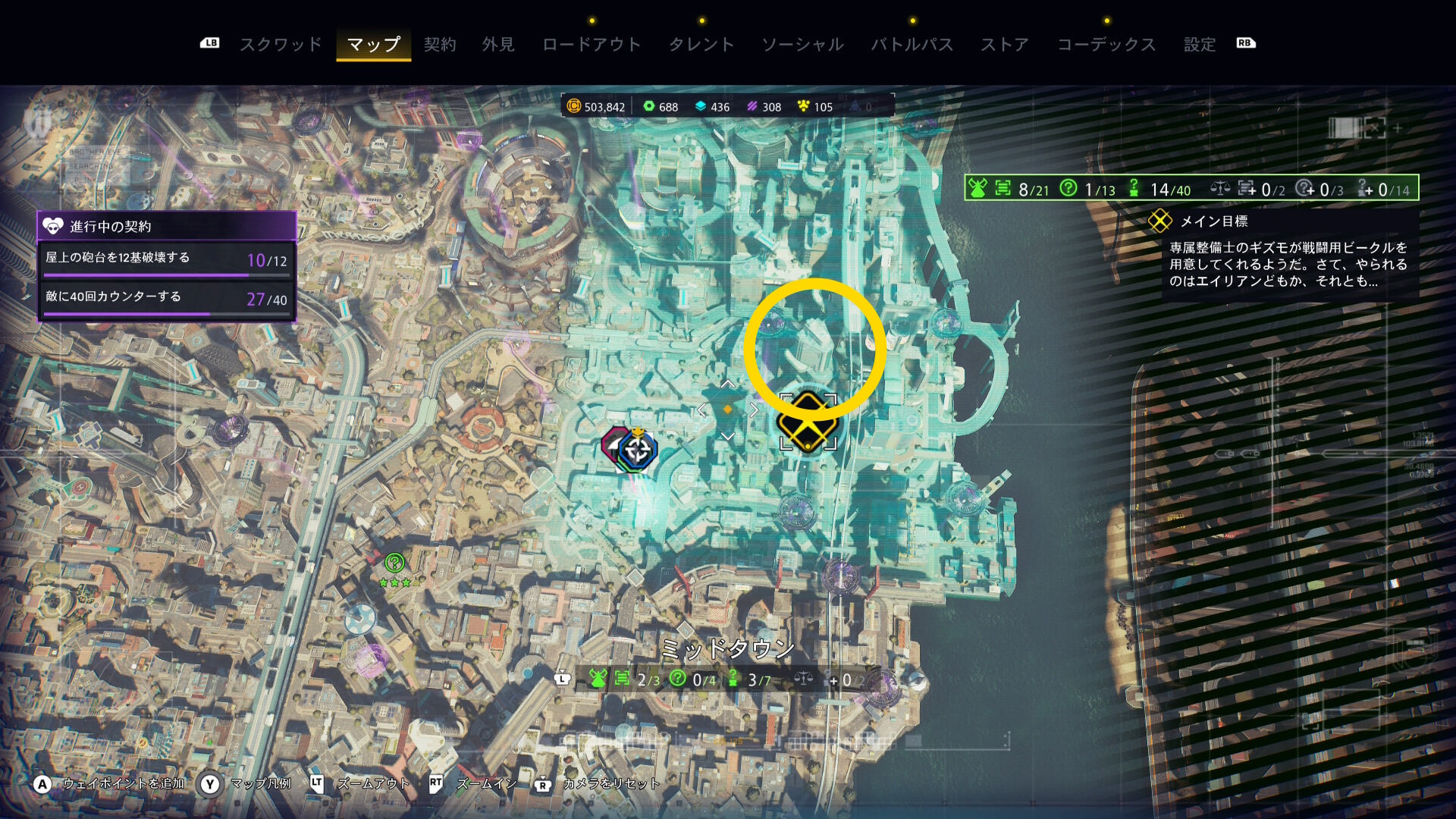This screenshot has height=819, width=1456.
Task: Switch to the バトルパス tab
Action: (x=912, y=45)
